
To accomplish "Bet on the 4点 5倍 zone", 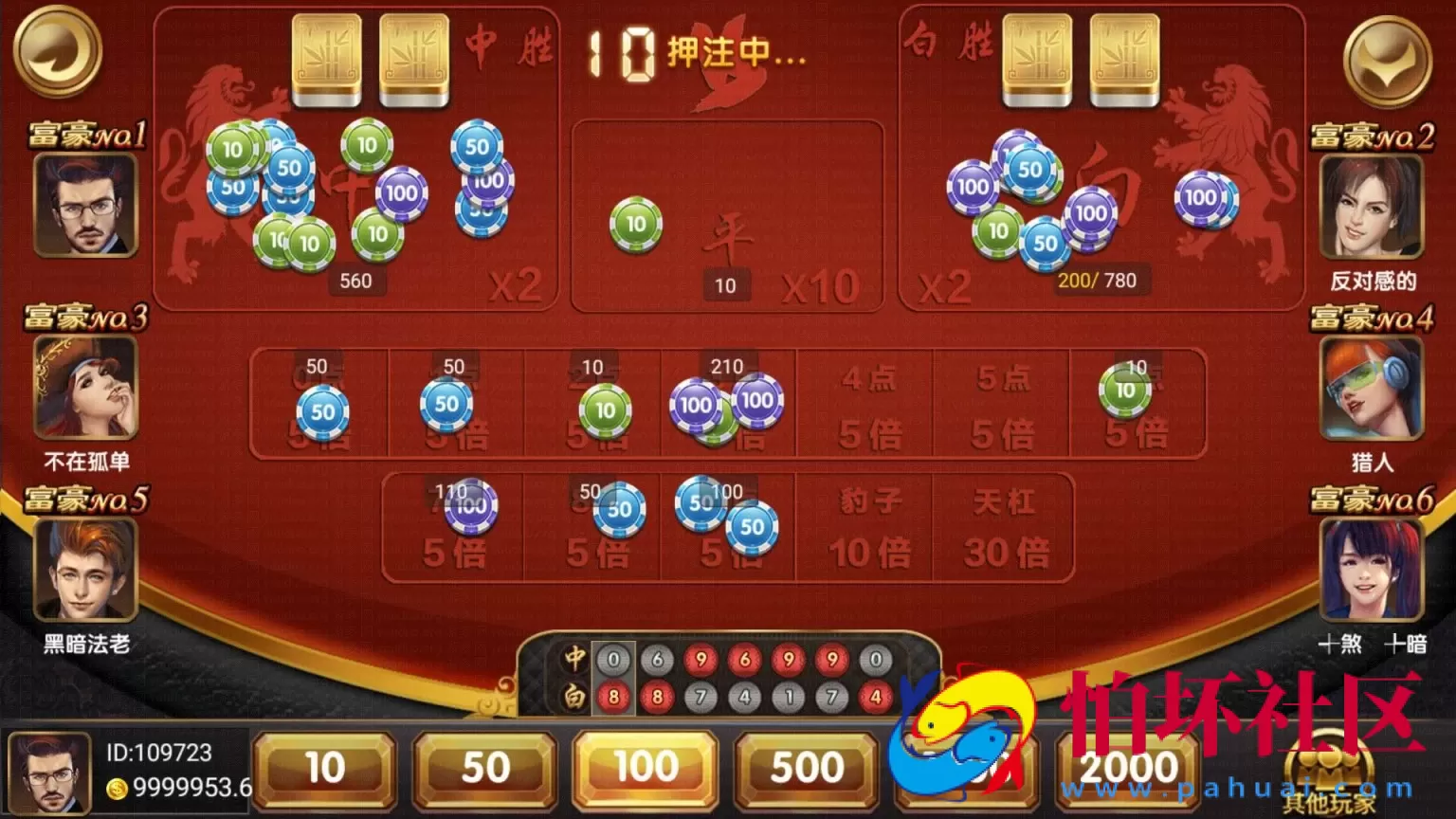I will click(x=863, y=403).
